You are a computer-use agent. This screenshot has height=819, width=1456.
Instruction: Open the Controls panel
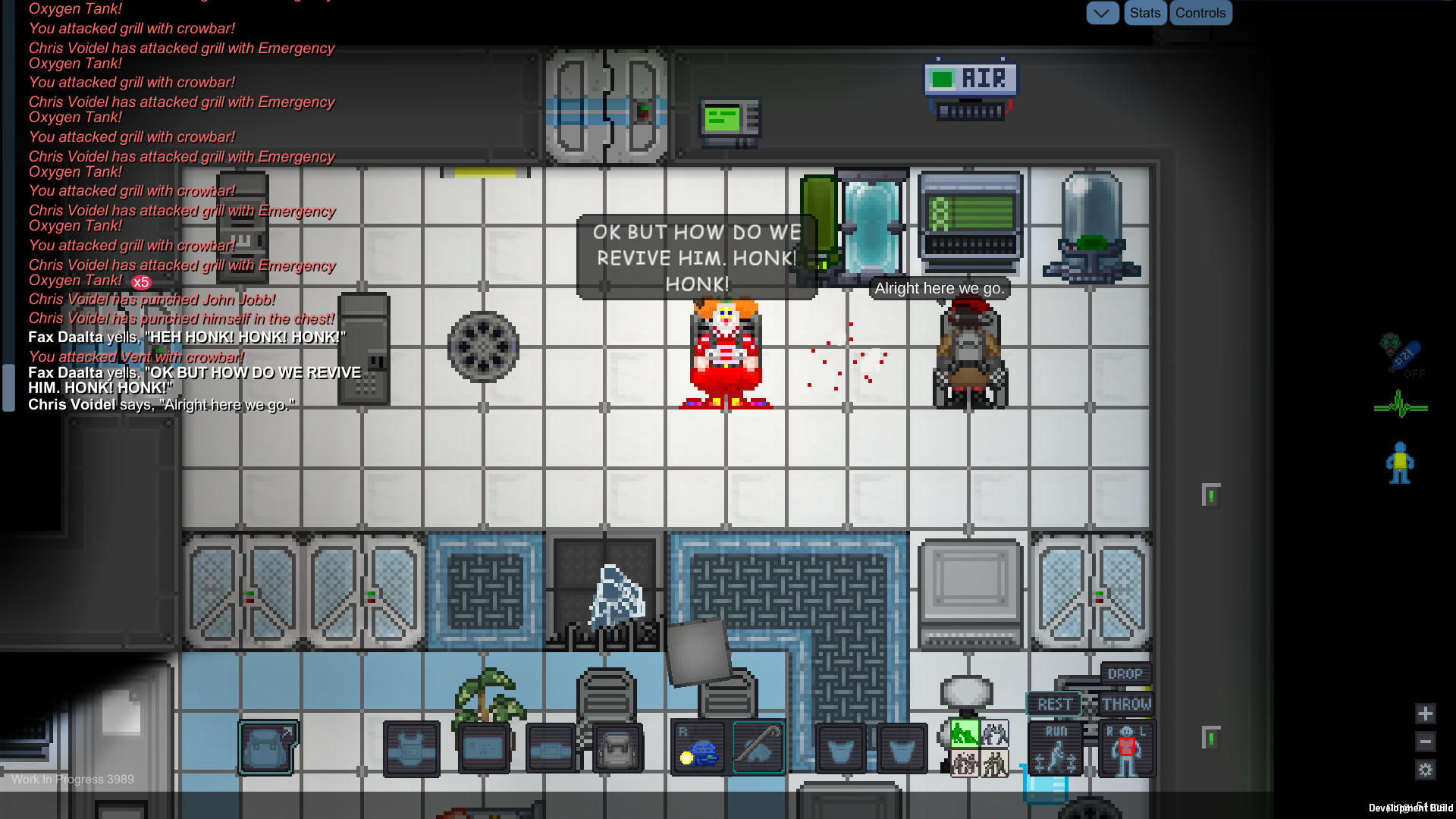(1200, 13)
